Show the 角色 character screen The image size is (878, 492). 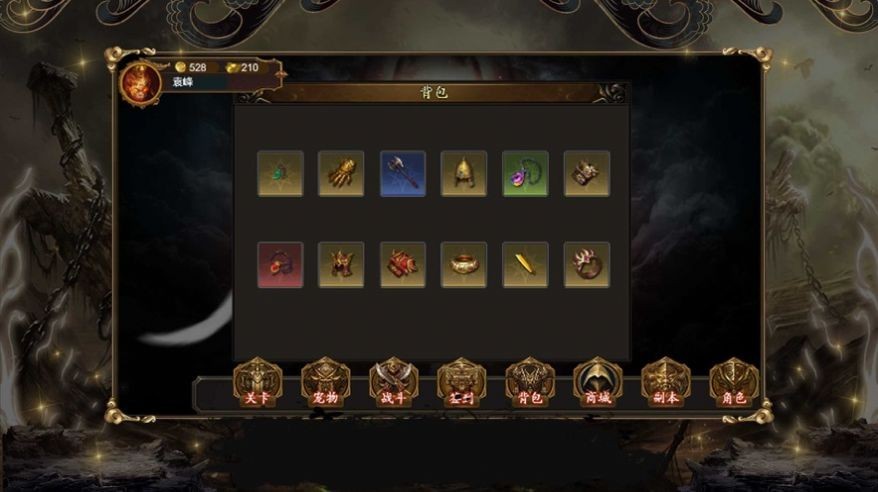click(733, 383)
